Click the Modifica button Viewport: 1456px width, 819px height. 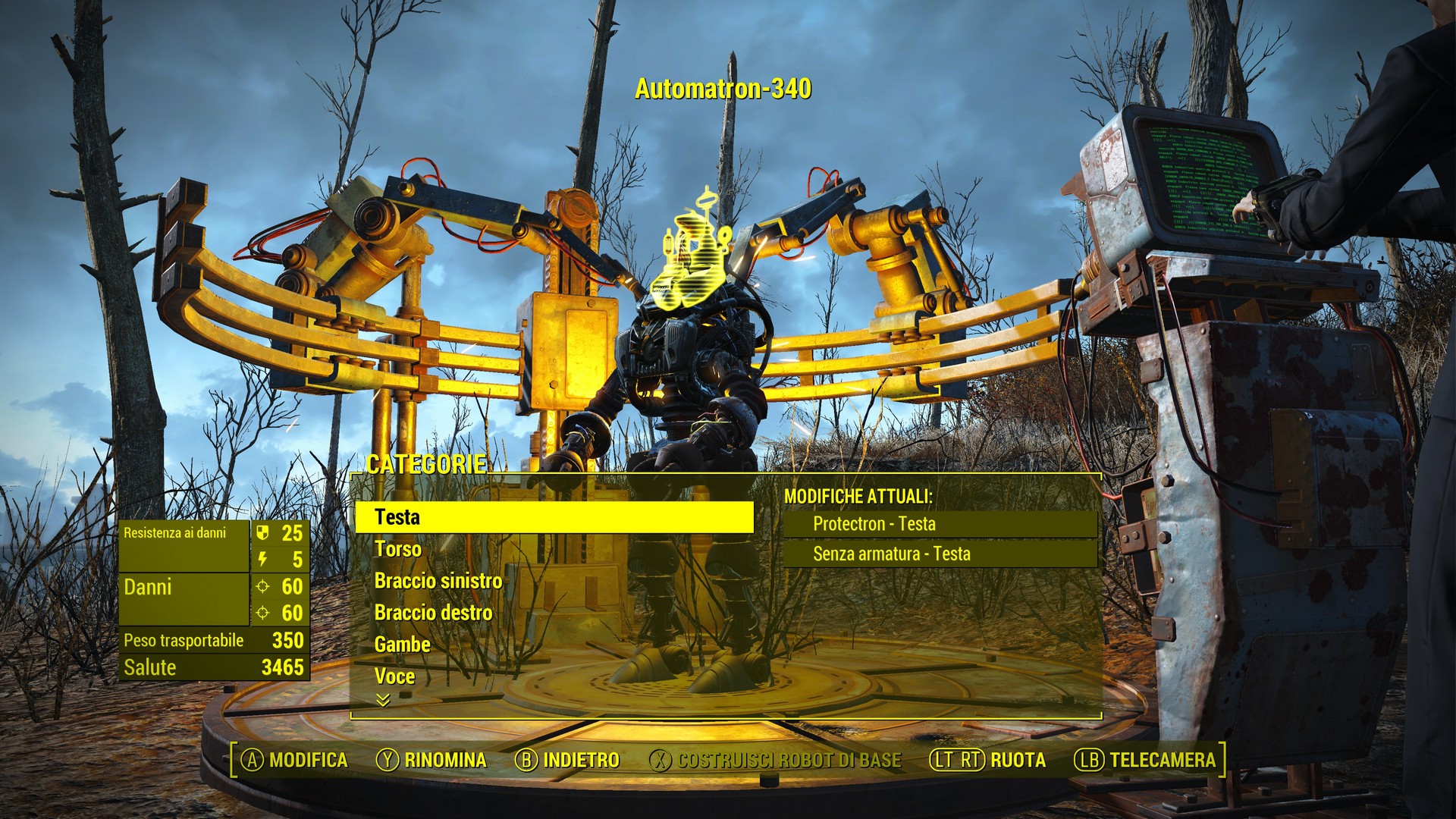coord(294,760)
